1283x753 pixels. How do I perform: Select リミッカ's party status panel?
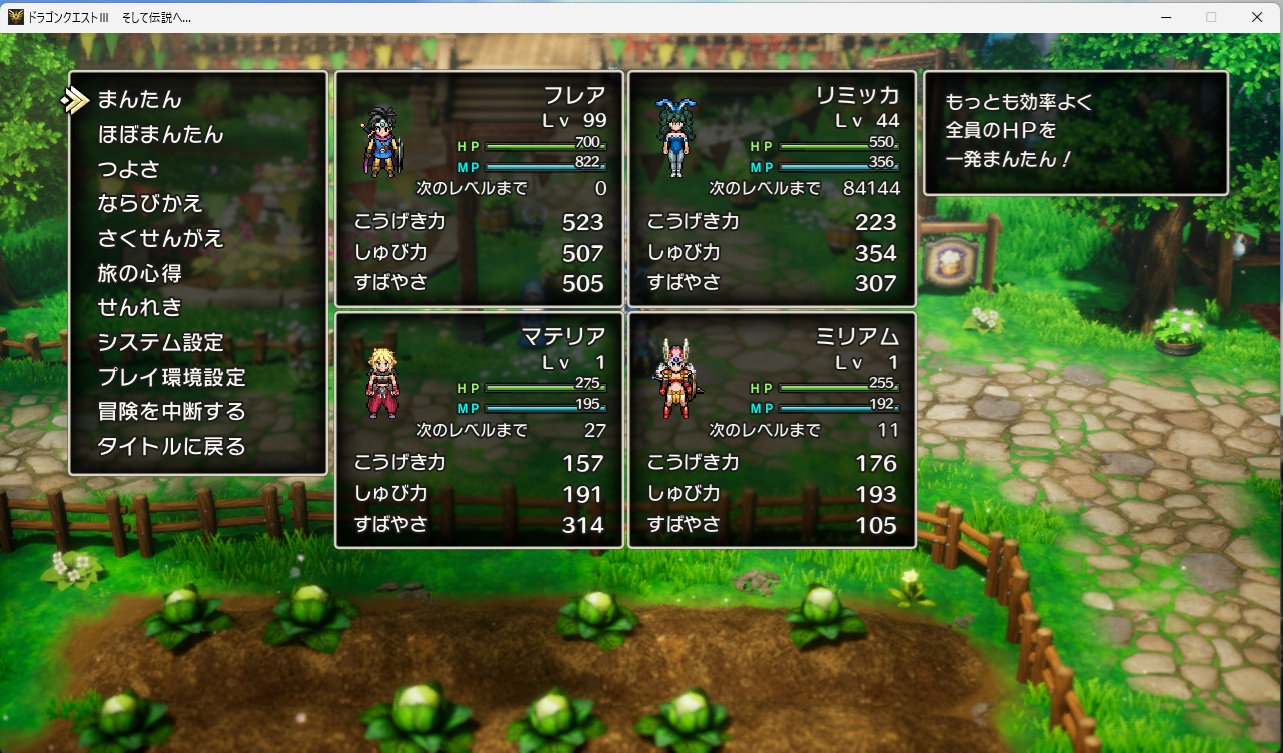tap(772, 188)
